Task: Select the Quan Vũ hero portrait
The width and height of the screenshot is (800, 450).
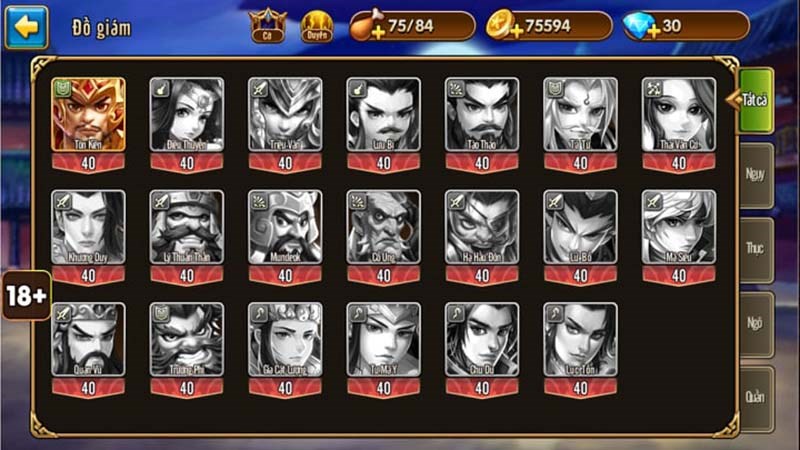Action: [88, 341]
